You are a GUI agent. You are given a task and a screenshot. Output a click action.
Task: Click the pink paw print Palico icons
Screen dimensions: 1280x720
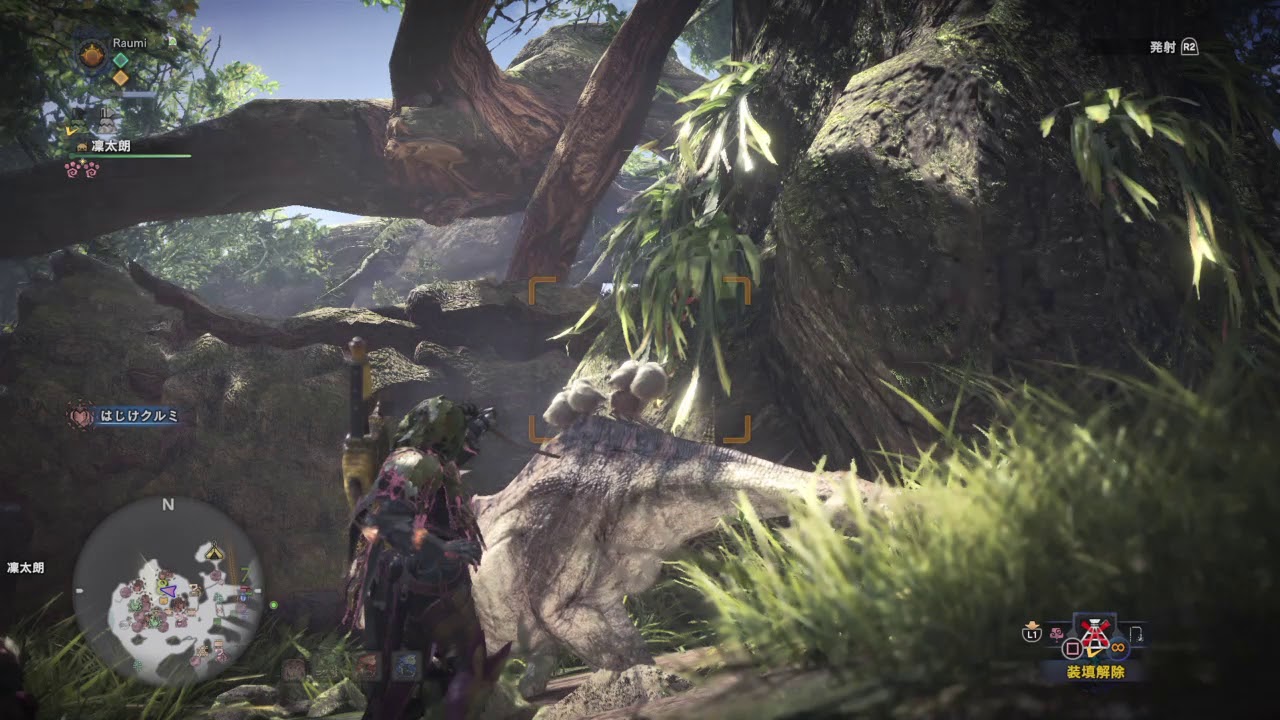[x=82, y=169]
